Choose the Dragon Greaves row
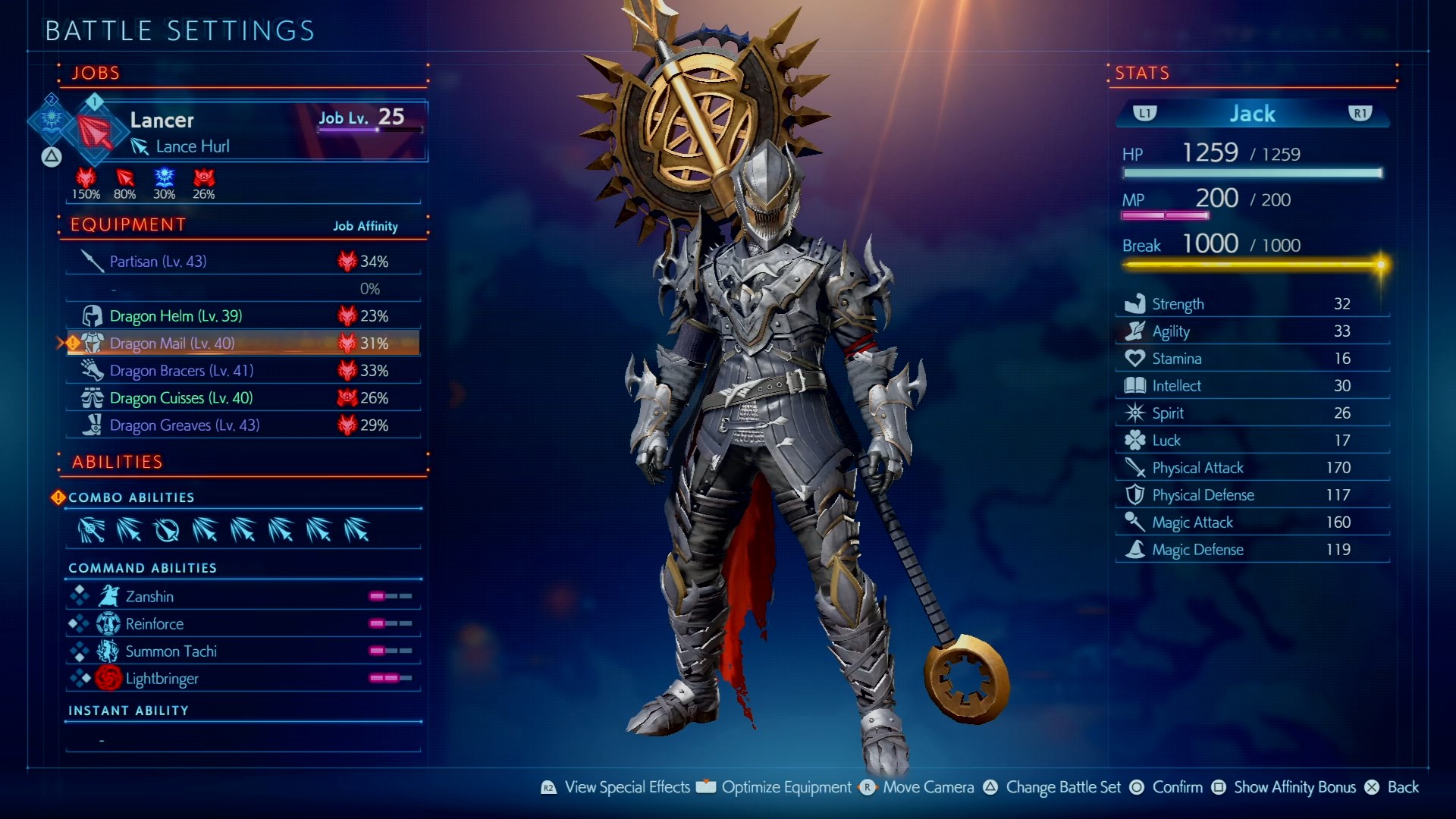The width and height of the screenshot is (1456, 819). point(243,425)
